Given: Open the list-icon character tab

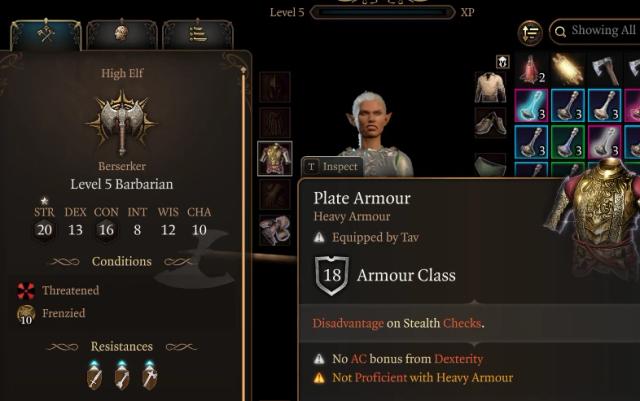Looking at the screenshot, I should pyautogui.click(x=197, y=34).
